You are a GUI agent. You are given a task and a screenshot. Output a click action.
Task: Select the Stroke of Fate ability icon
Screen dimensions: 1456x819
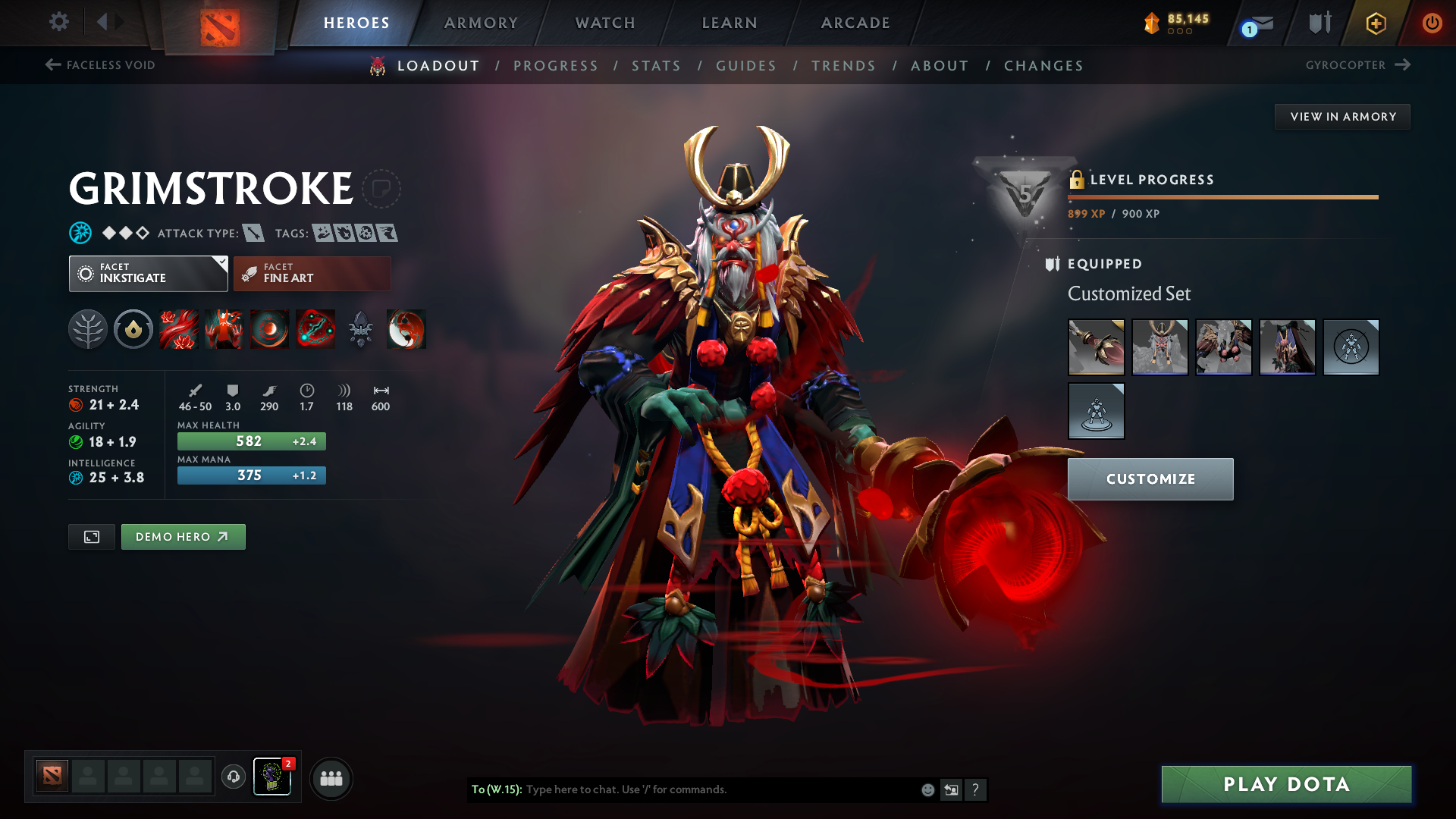(179, 329)
